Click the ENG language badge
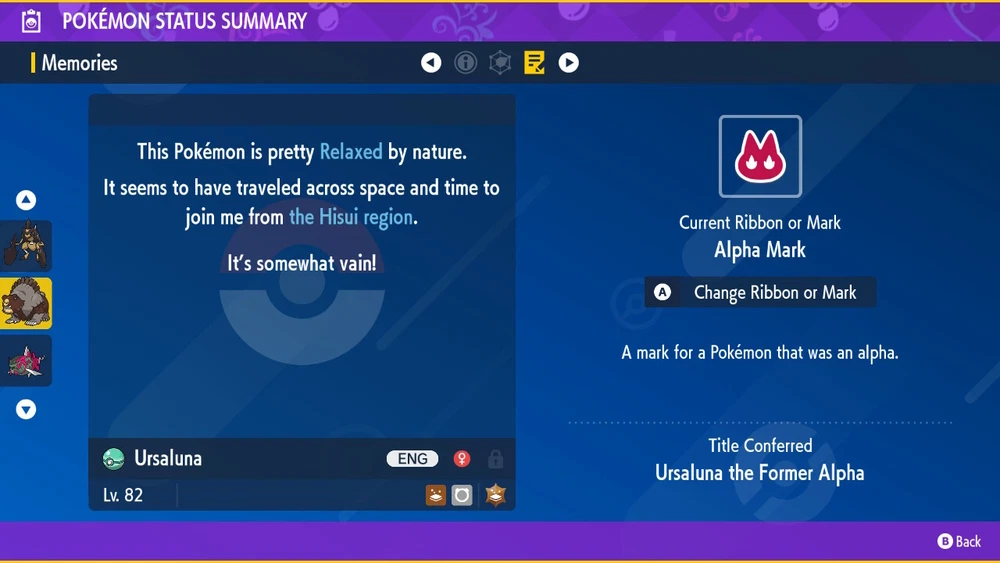Screen dimensions: 1000x563 (x=412, y=459)
